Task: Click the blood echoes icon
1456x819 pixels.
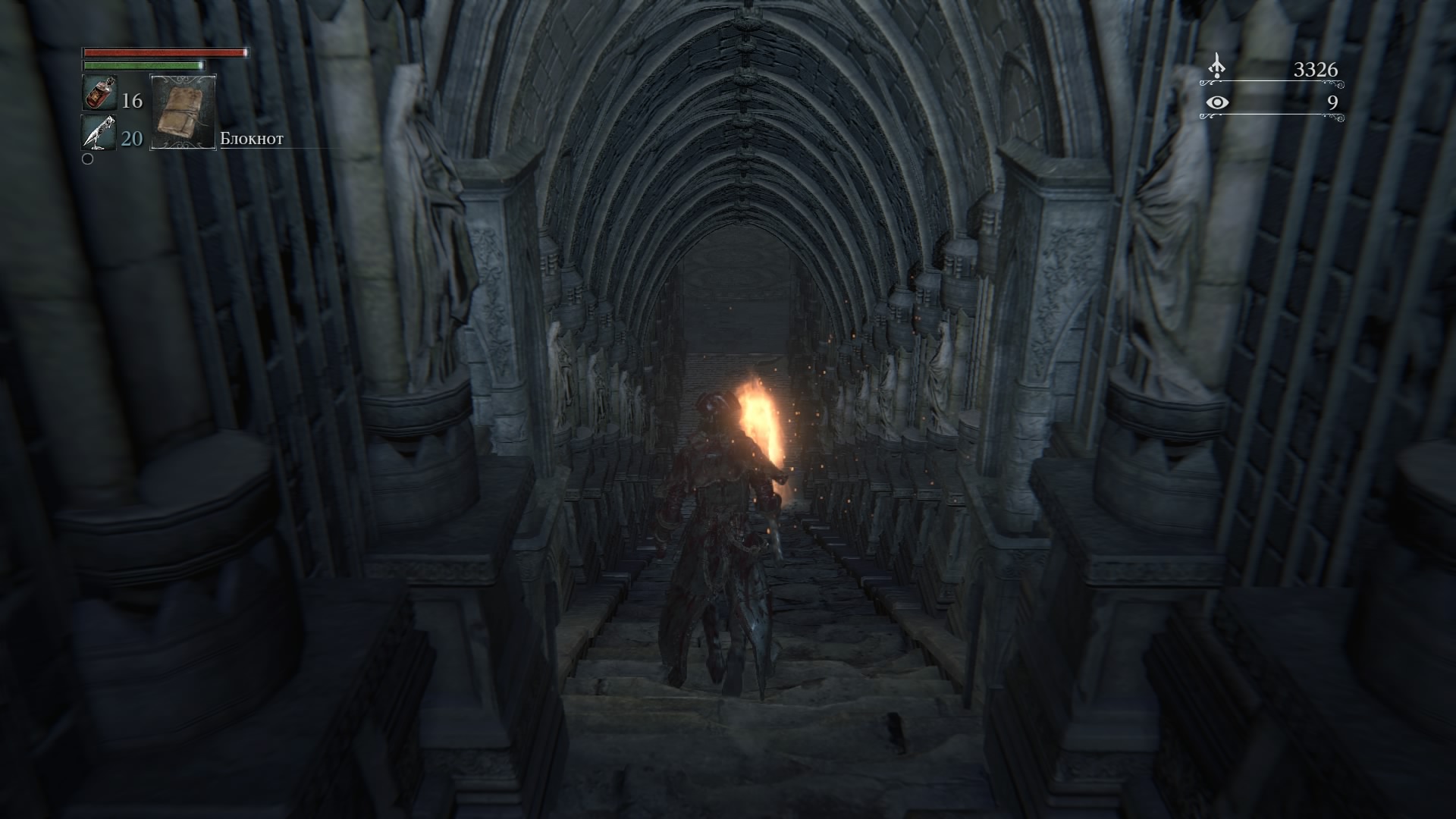Action: point(1216,67)
